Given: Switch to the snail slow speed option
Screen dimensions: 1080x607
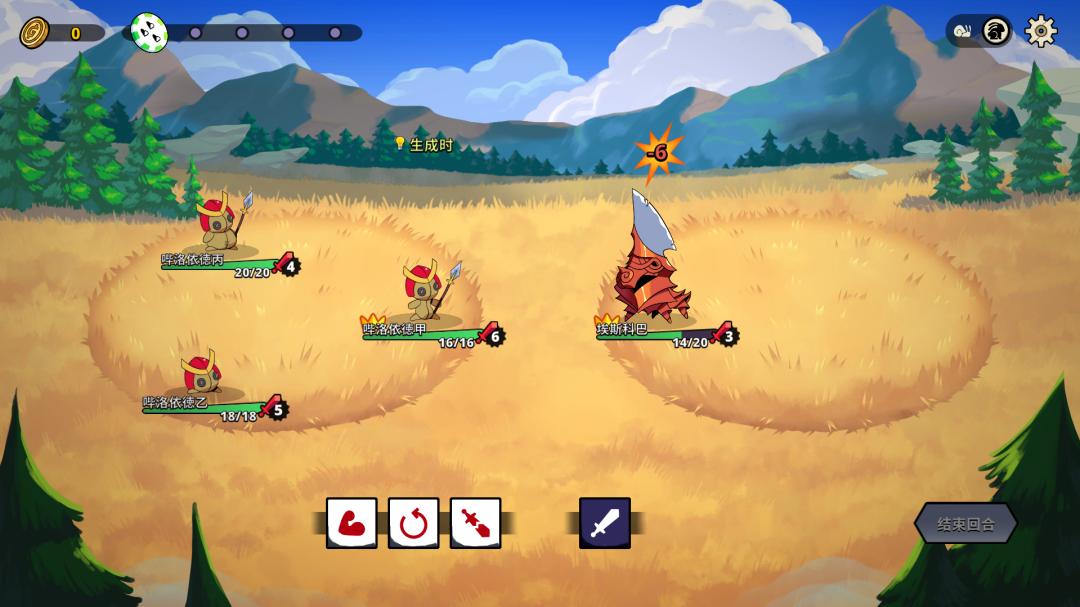Looking at the screenshot, I should coord(963,31).
